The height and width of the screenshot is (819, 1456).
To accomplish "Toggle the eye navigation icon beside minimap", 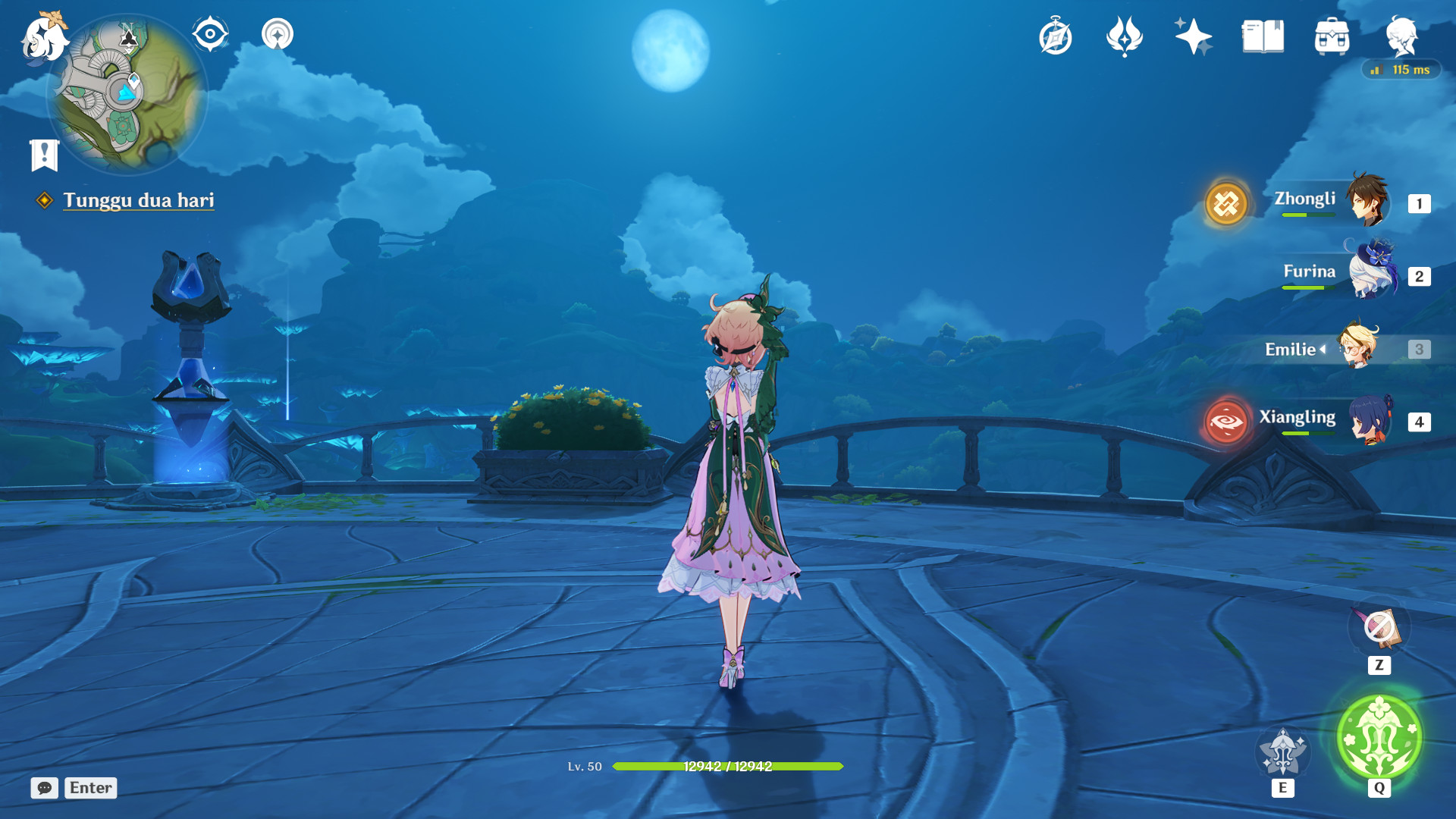I will click(209, 34).
